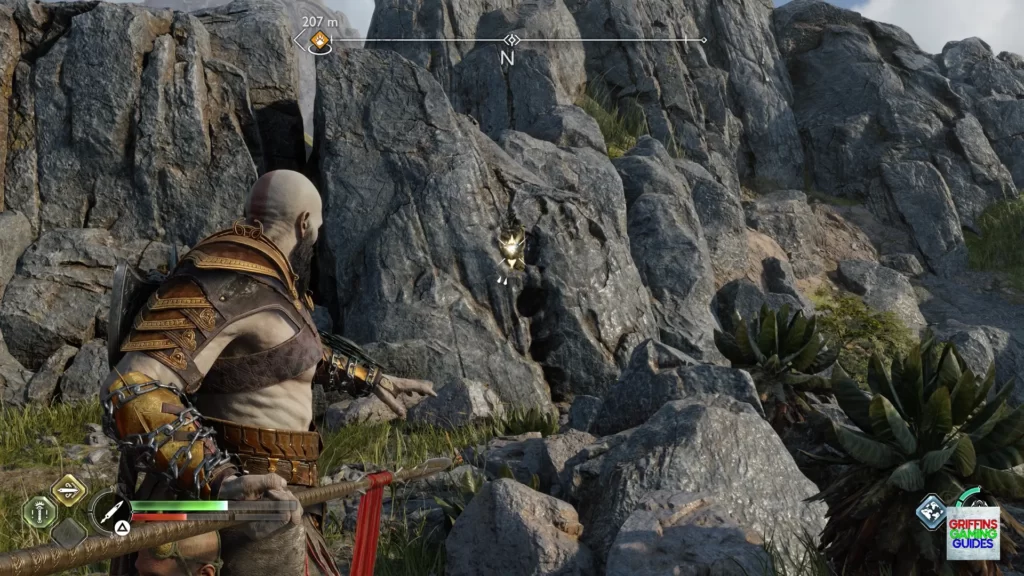Select the orange quest marker on the compass
This screenshot has width=1024, height=576.
tap(319, 40)
